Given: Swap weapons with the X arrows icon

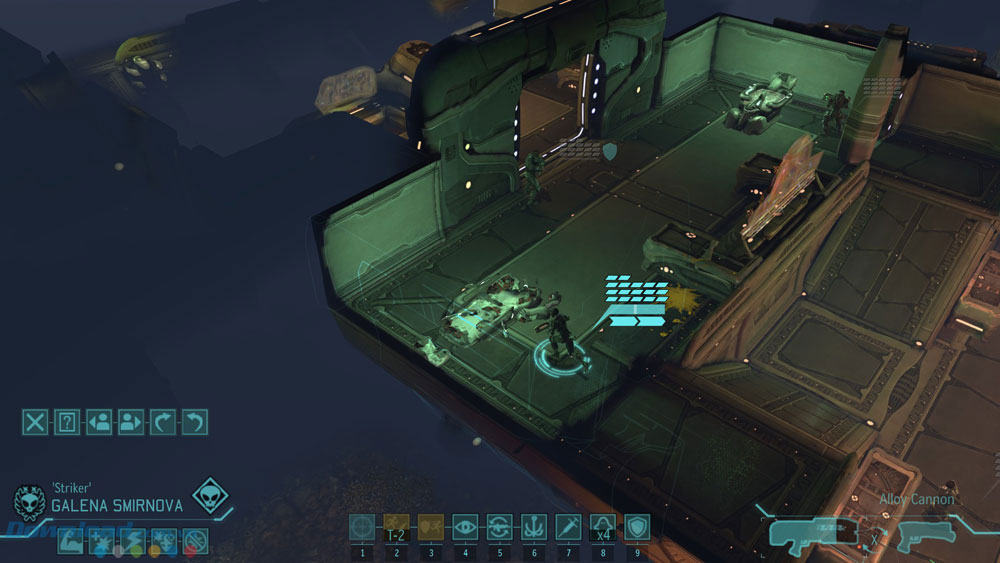Looking at the screenshot, I should 873,539.
